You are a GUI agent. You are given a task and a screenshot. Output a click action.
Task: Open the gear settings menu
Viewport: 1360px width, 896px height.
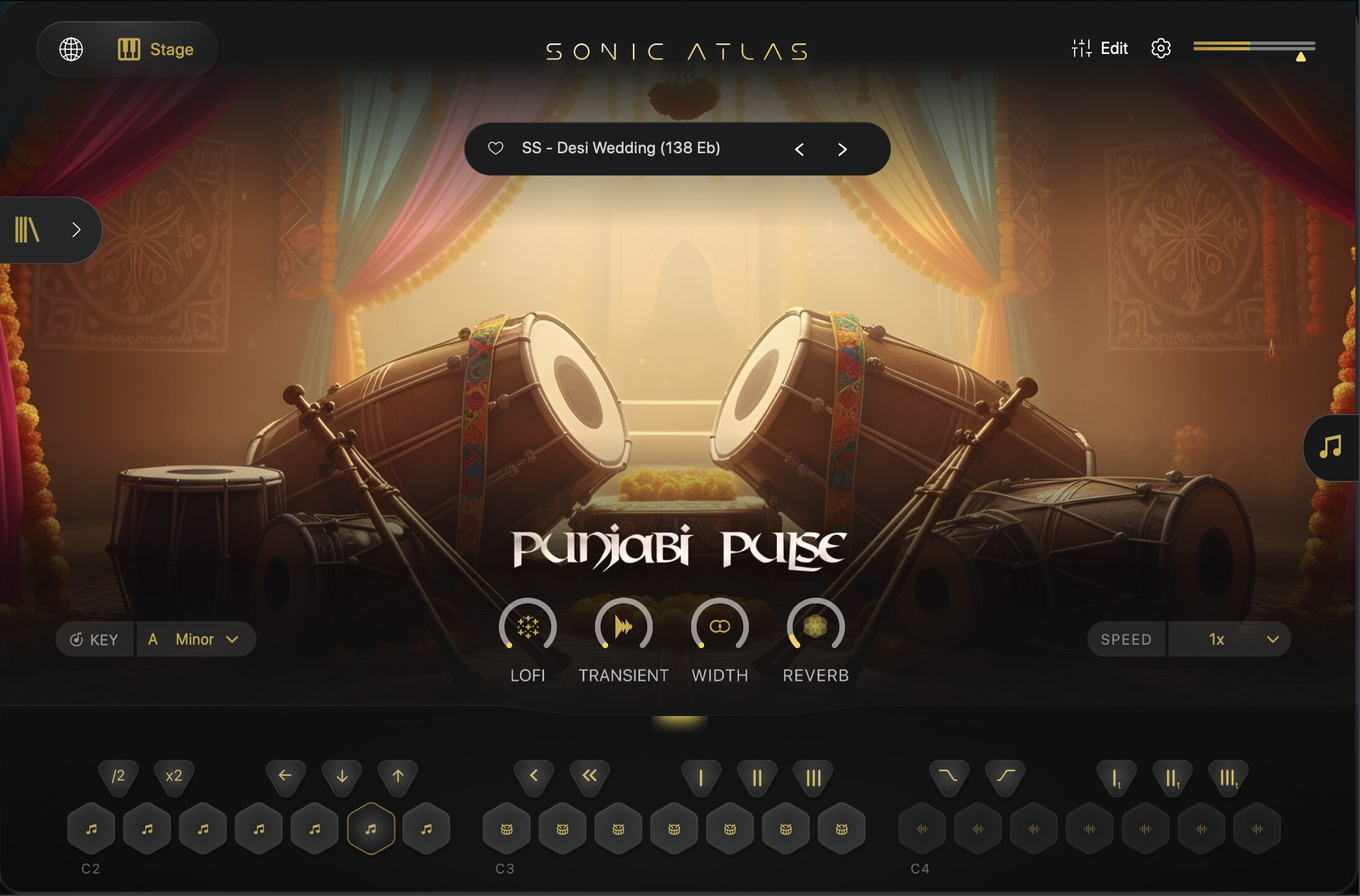coord(1160,48)
